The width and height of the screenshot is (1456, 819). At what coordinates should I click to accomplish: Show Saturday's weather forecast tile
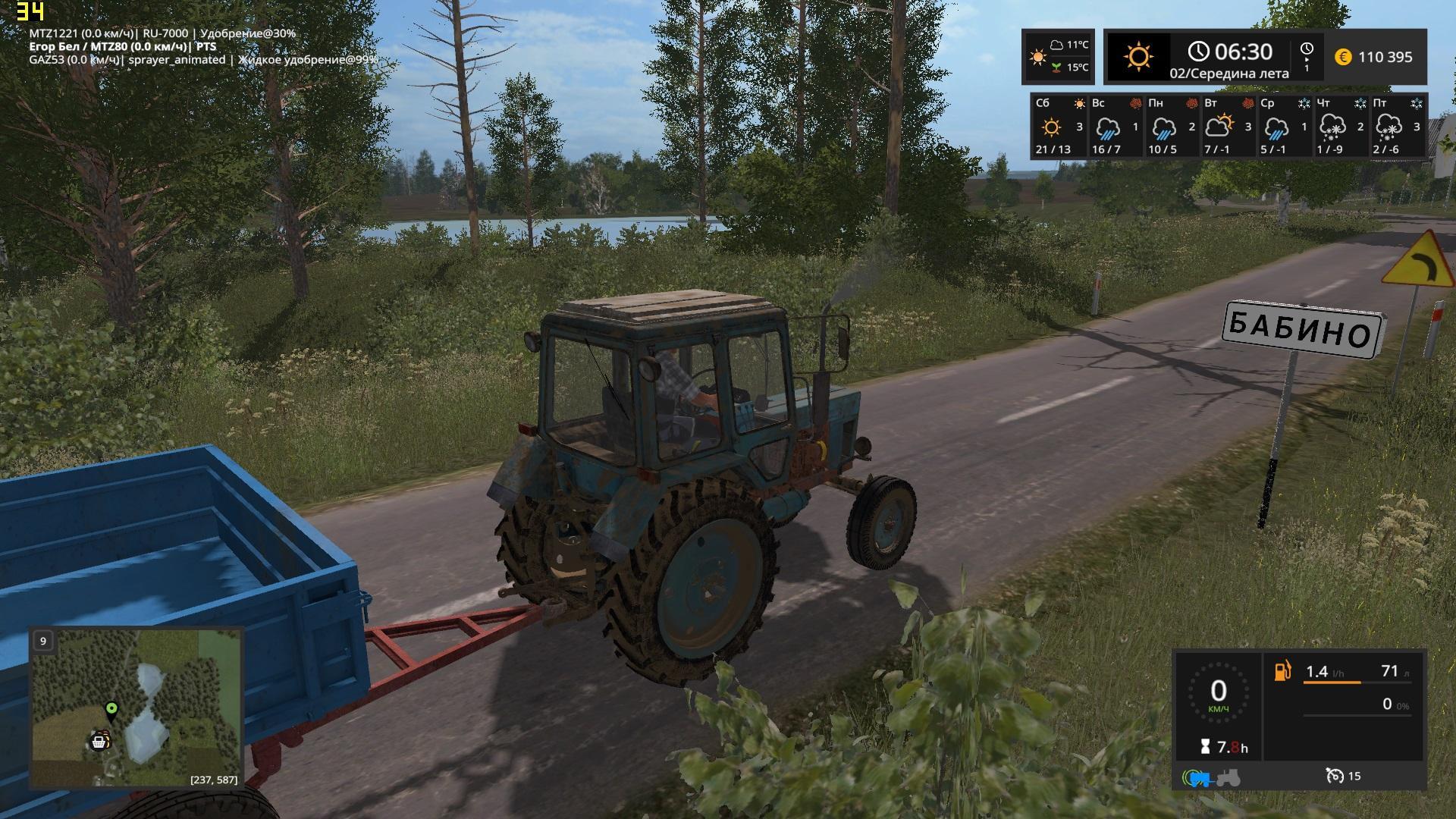(1059, 126)
